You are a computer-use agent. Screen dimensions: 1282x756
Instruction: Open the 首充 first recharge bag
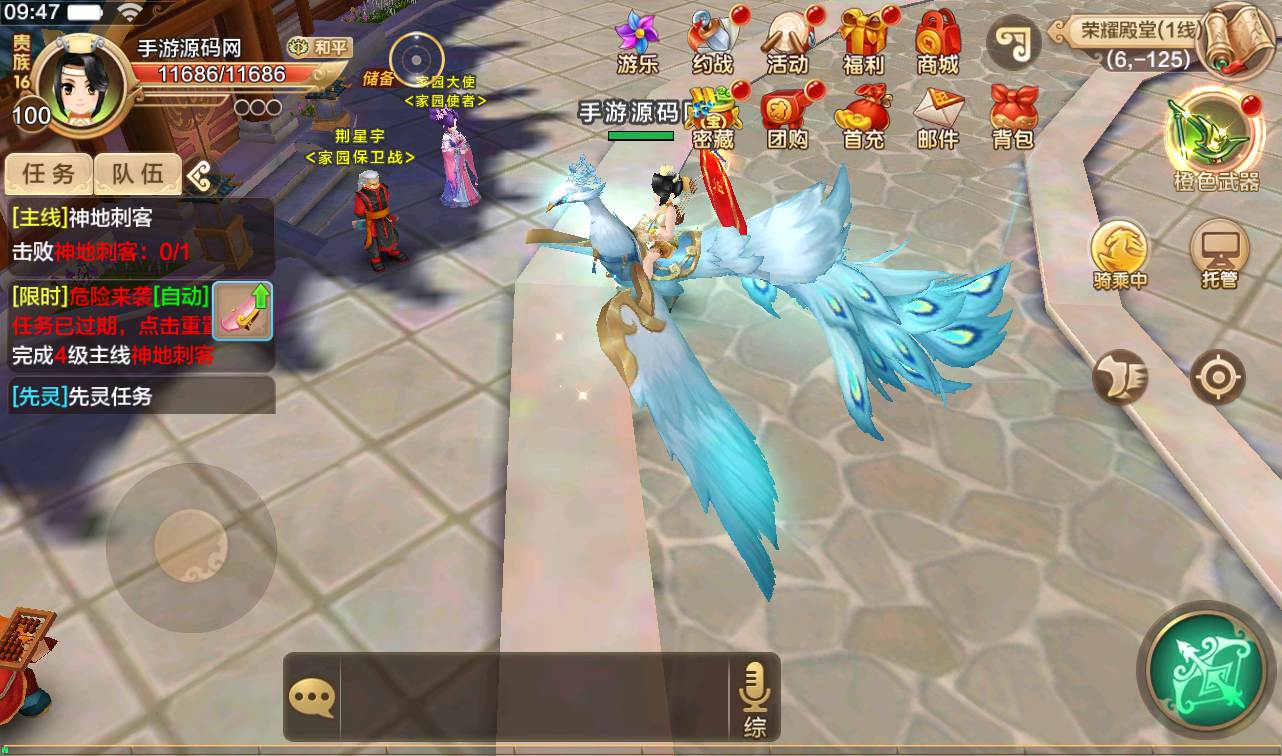[863, 116]
